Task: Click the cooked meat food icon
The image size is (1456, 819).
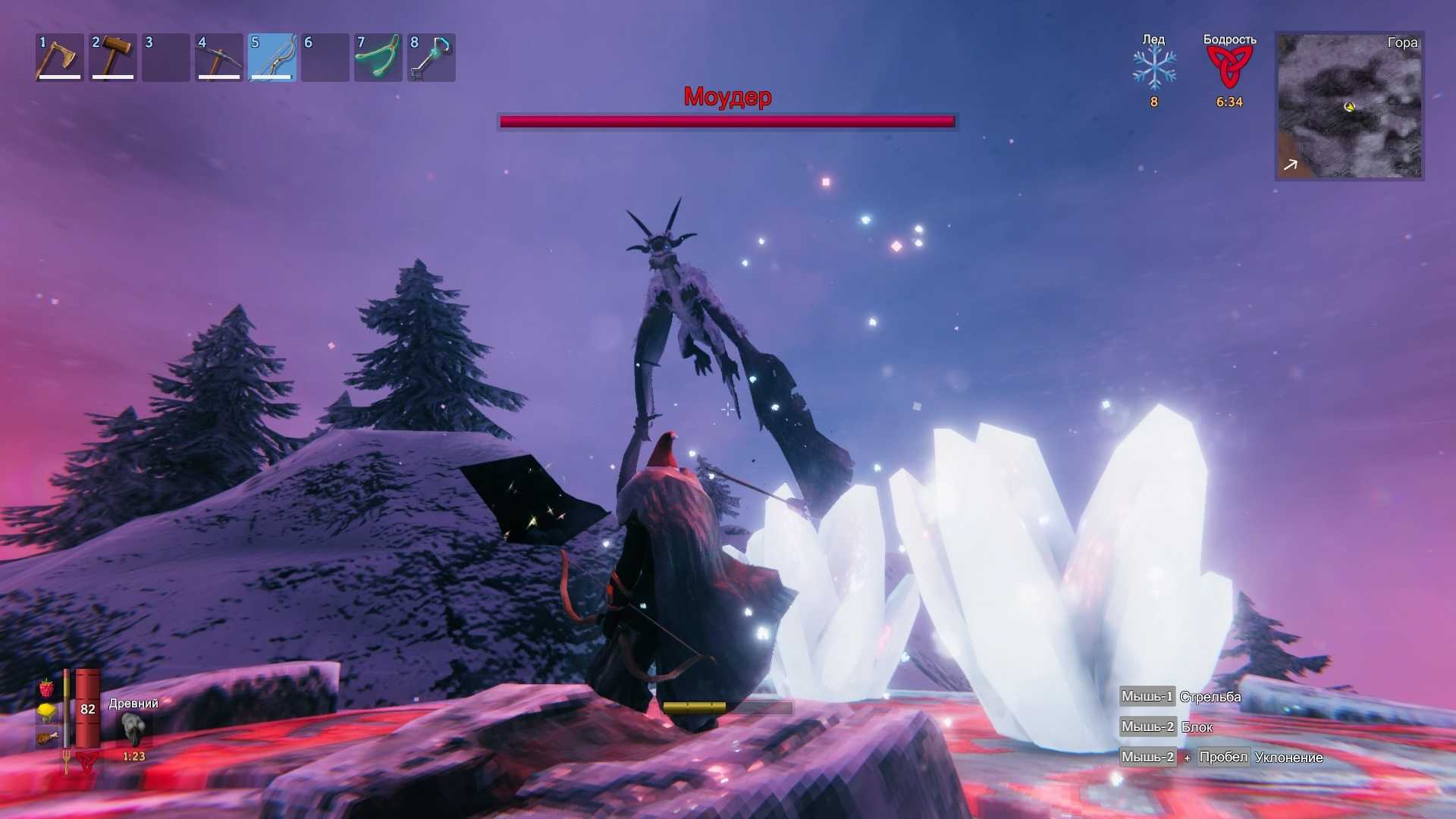Action: (x=47, y=736)
